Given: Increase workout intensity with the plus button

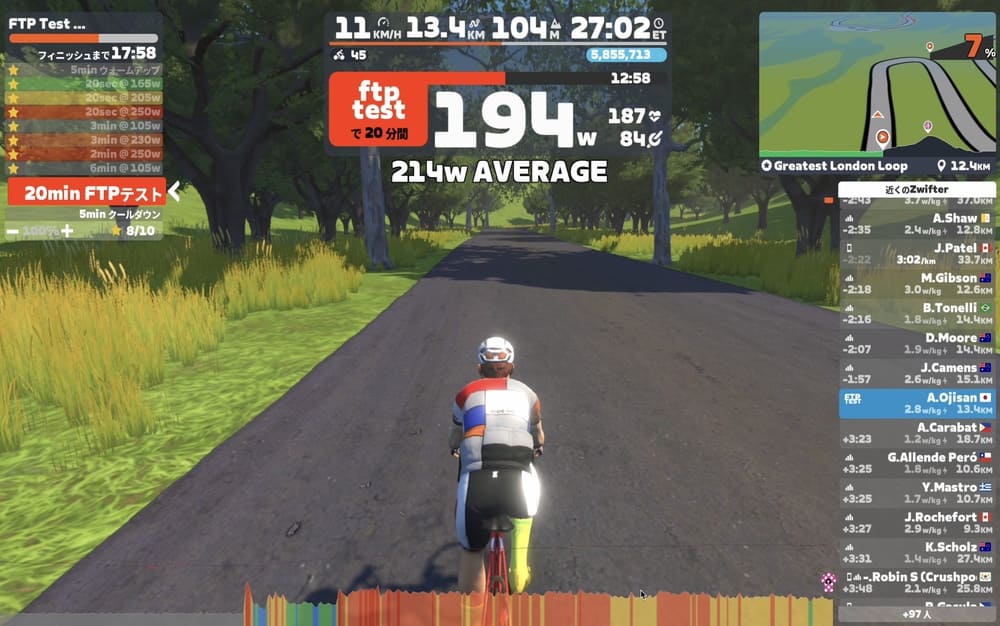Looking at the screenshot, I should point(67,231).
